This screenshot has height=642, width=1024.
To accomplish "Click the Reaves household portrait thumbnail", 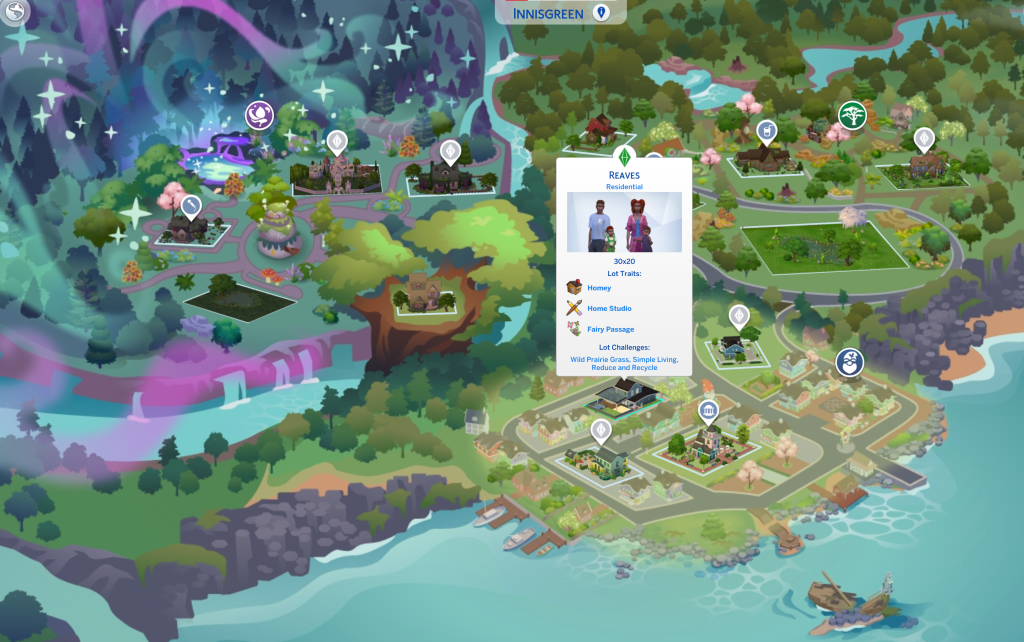I will pos(624,222).
